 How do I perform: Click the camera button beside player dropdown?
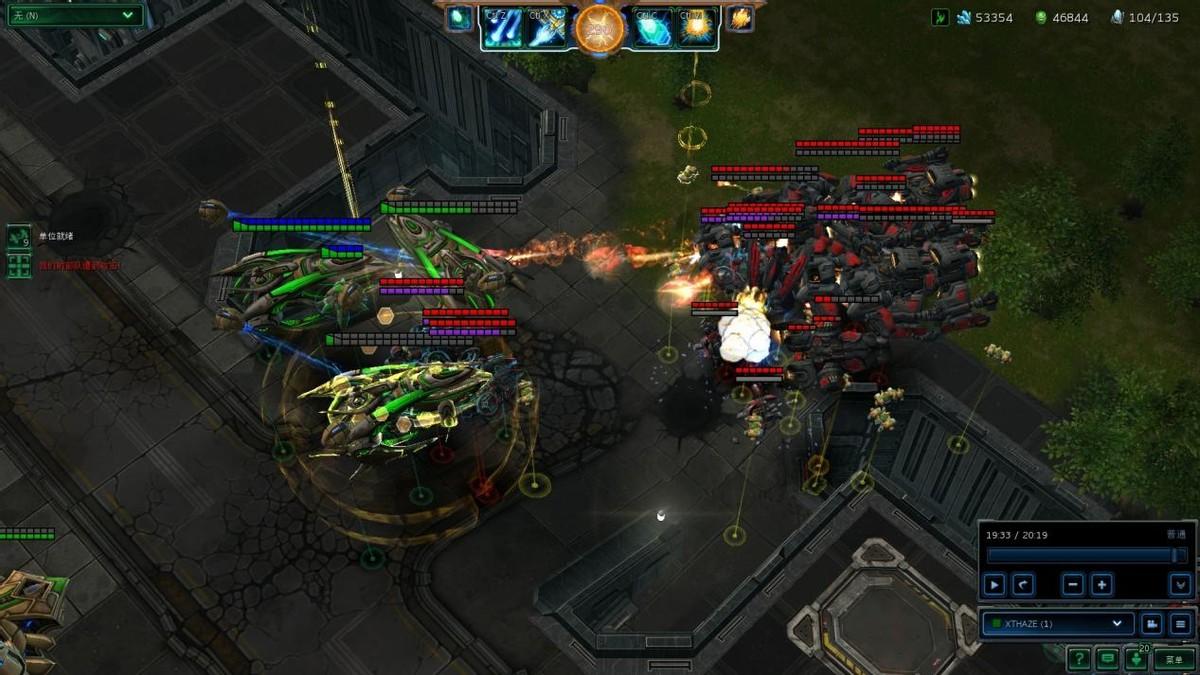(1152, 624)
